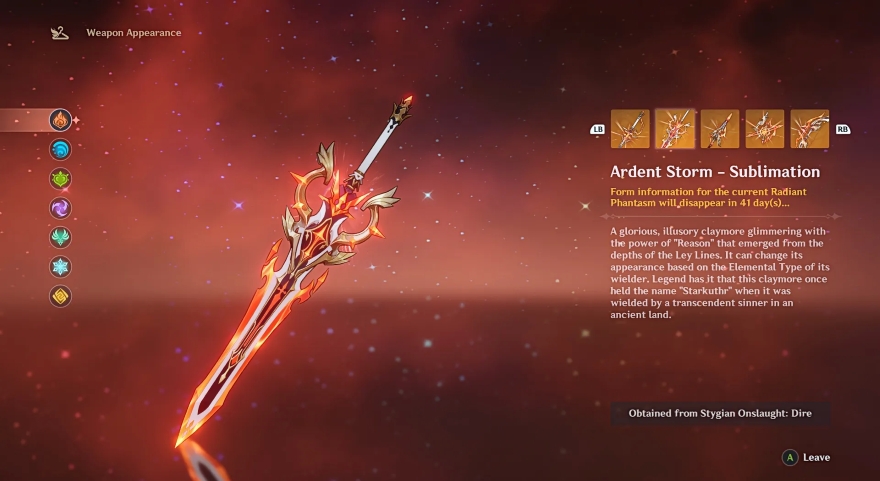Show the bow weapon appearance
This screenshot has width=880, height=481.
810,129
